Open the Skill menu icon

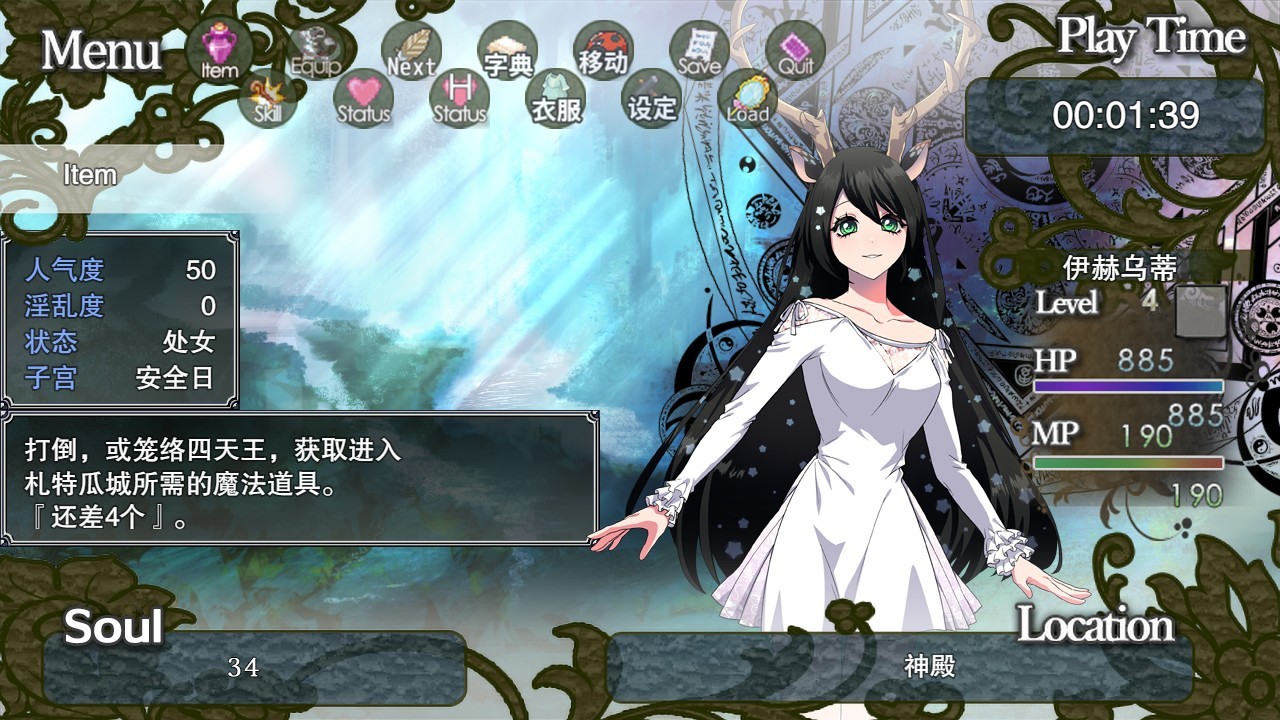(268, 98)
